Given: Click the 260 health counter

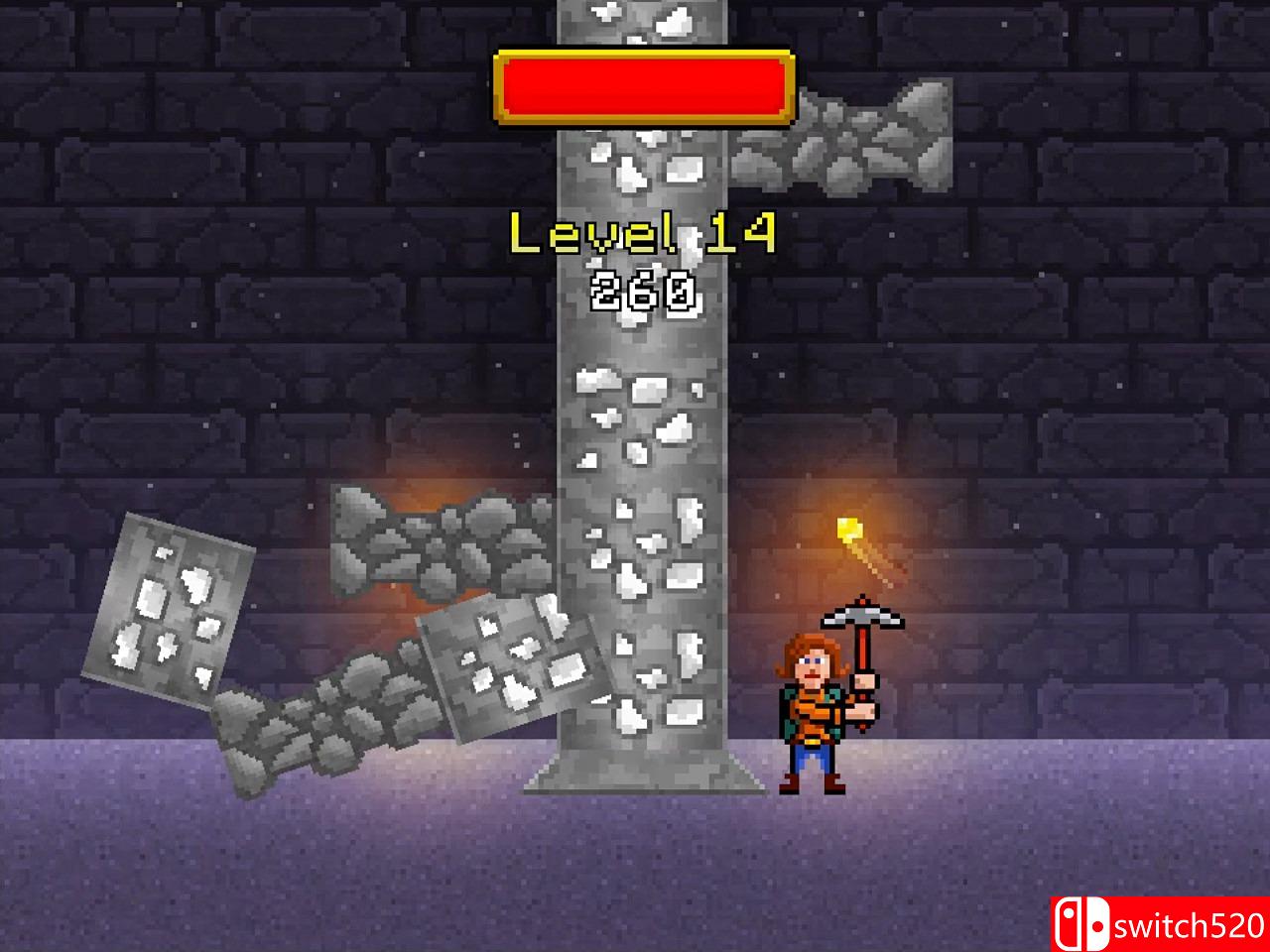Looking at the screenshot, I should pyautogui.click(x=643, y=290).
